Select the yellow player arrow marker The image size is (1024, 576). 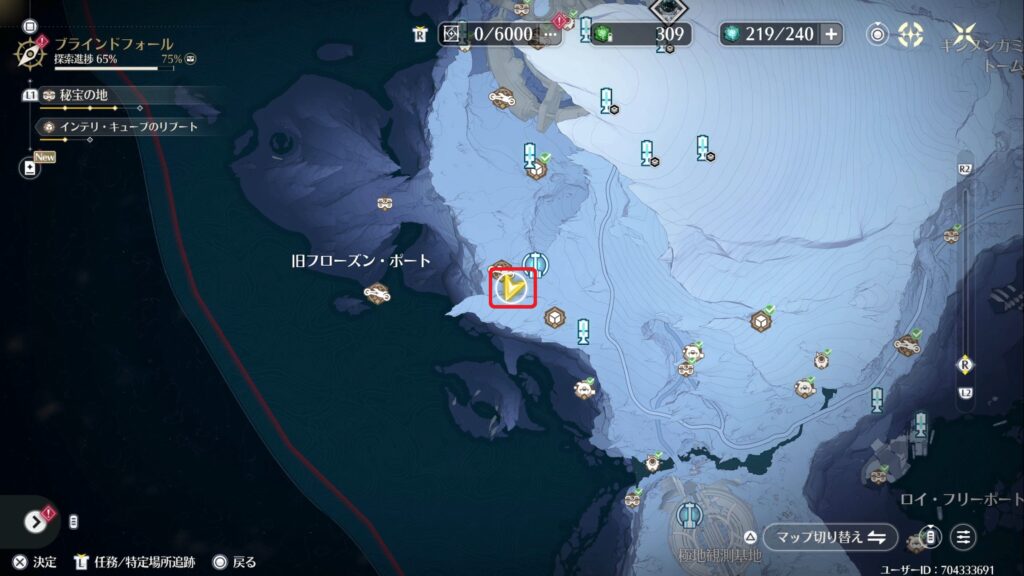513,289
